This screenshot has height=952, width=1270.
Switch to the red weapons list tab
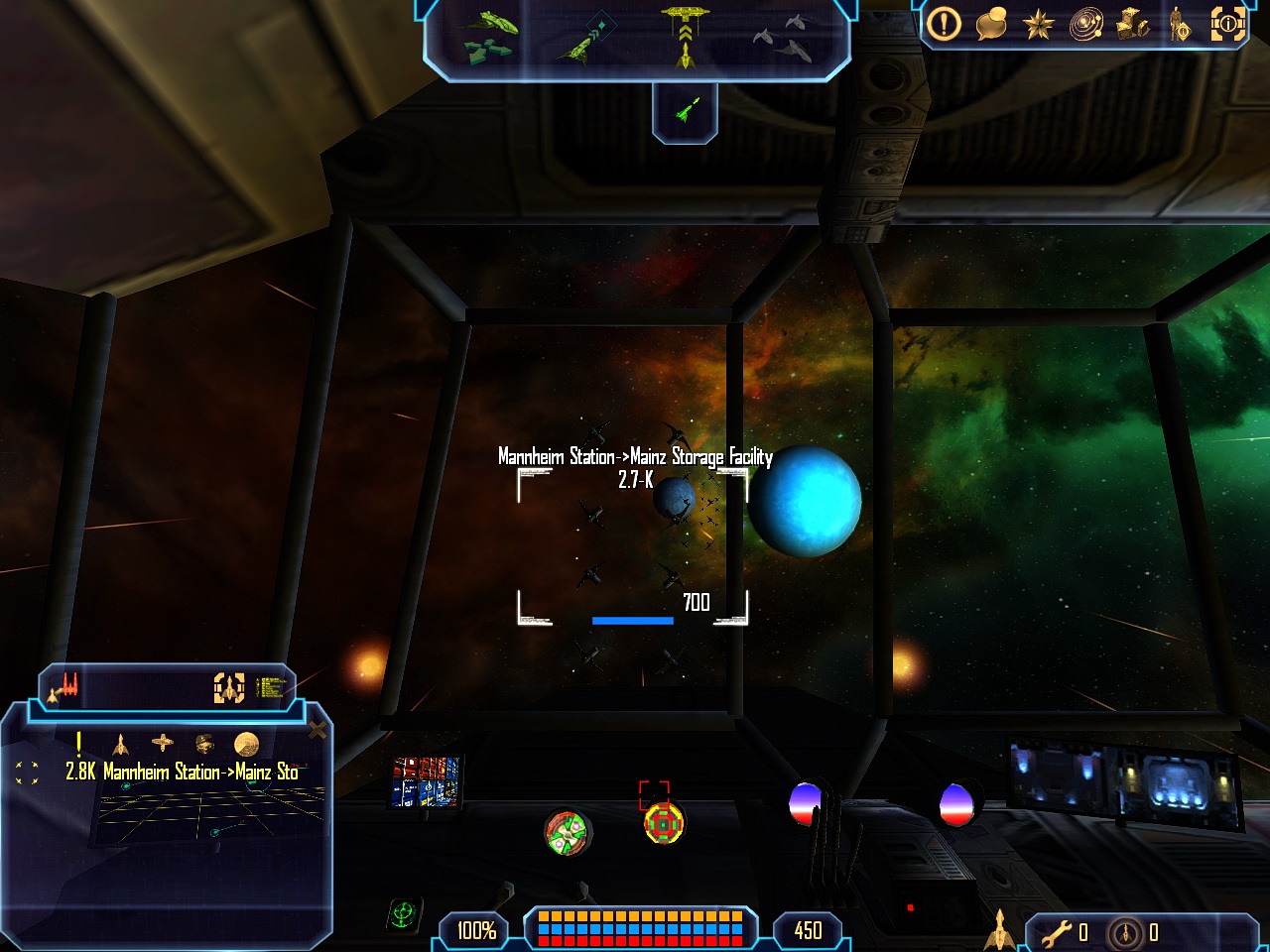click(x=67, y=686)
